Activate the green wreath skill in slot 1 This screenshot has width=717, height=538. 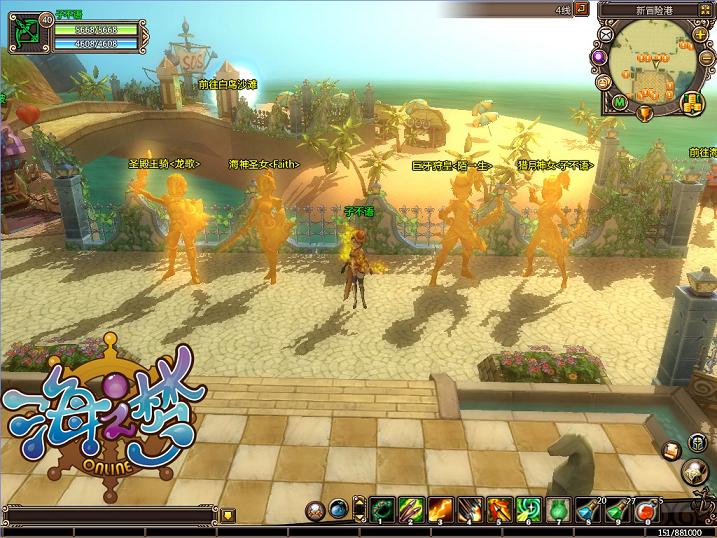[x=382, y=509]
